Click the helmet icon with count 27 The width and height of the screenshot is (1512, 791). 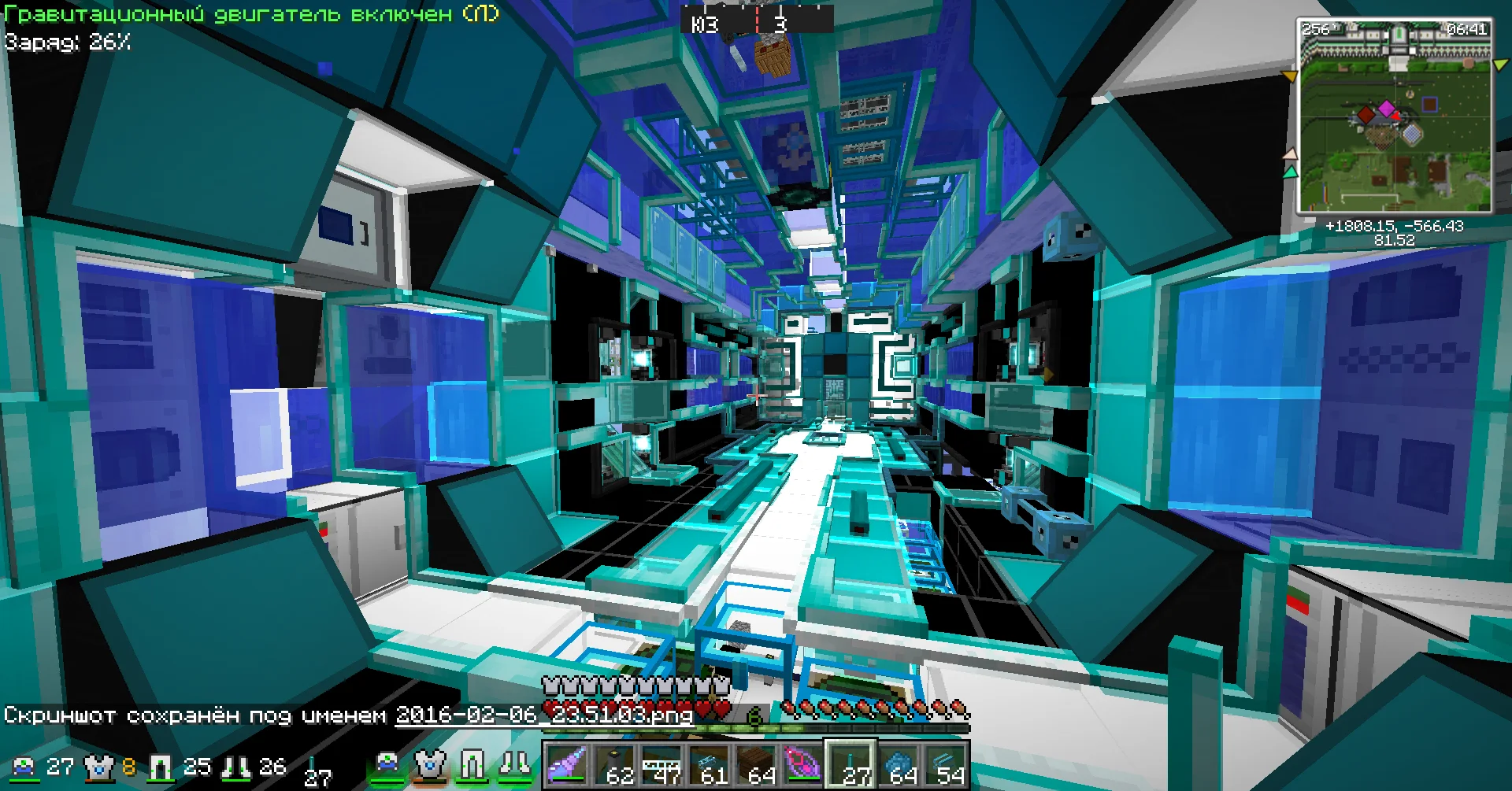point(24,766)
